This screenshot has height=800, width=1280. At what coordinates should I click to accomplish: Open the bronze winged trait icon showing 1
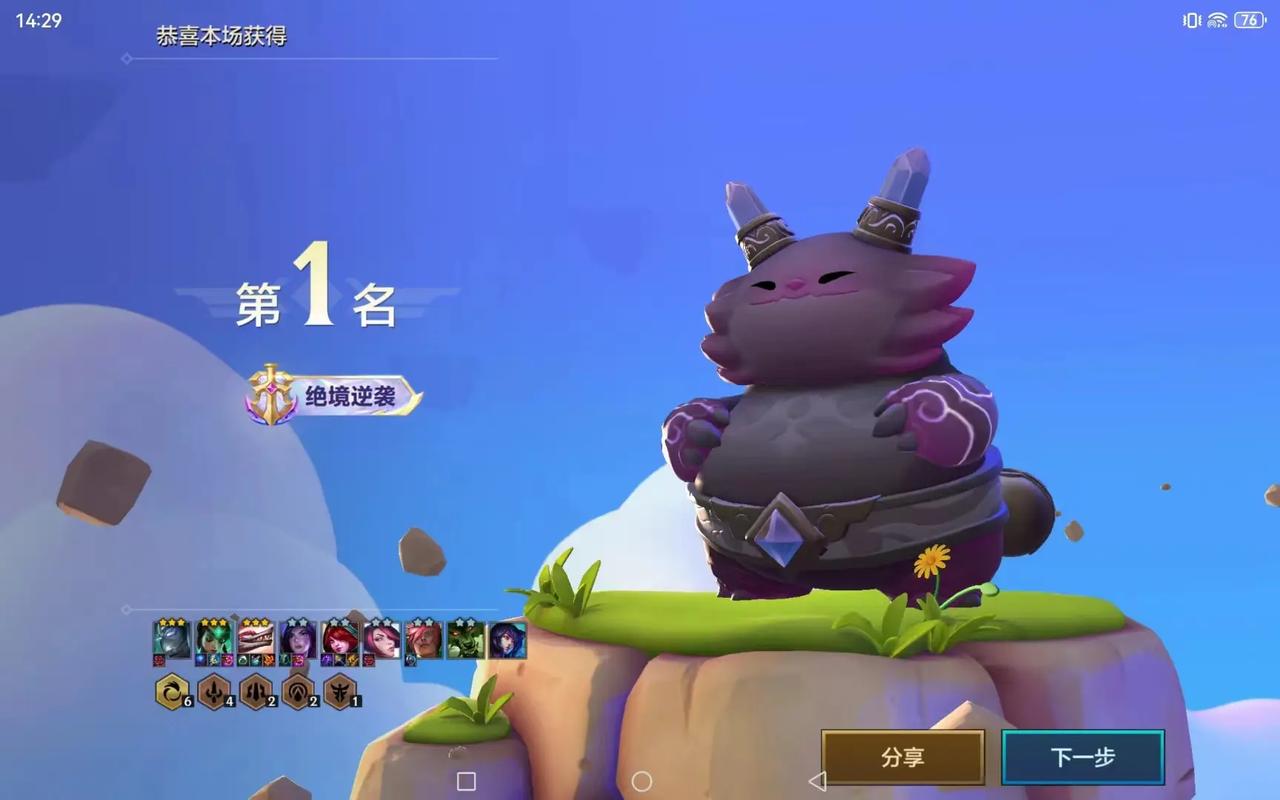[x=340, y=691]
